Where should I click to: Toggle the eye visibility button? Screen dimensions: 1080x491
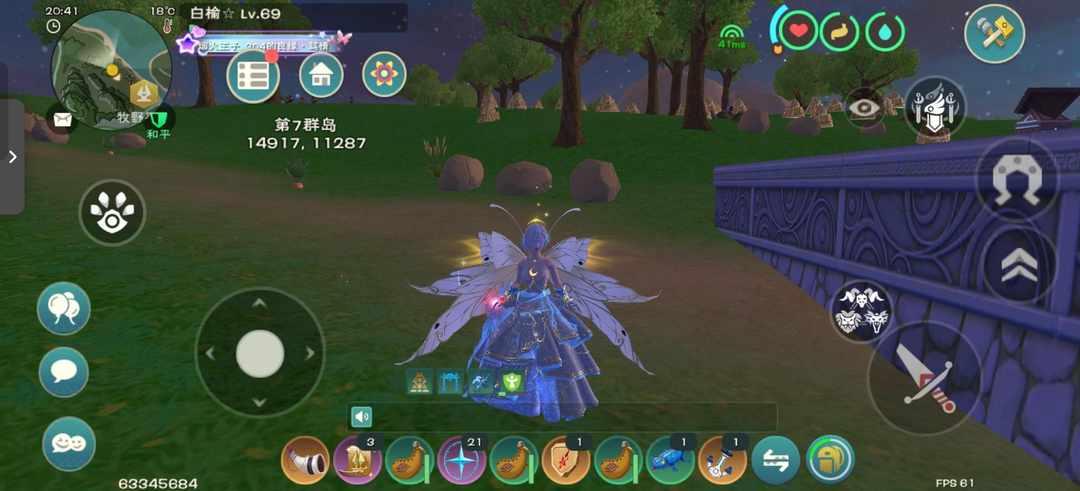(865, 108)
